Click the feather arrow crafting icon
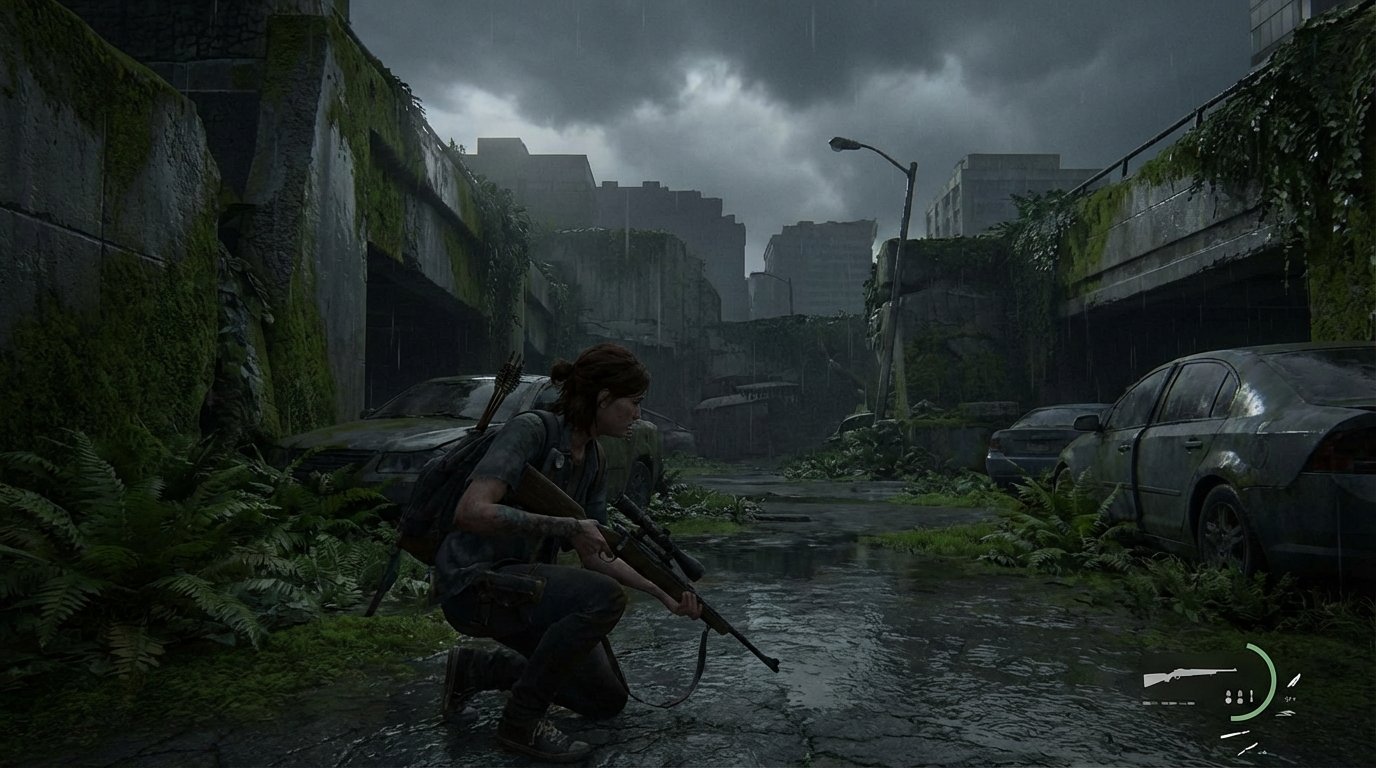Image resolution: width=1376 pixels, height=768 pixels. (x=1294, y=680)
